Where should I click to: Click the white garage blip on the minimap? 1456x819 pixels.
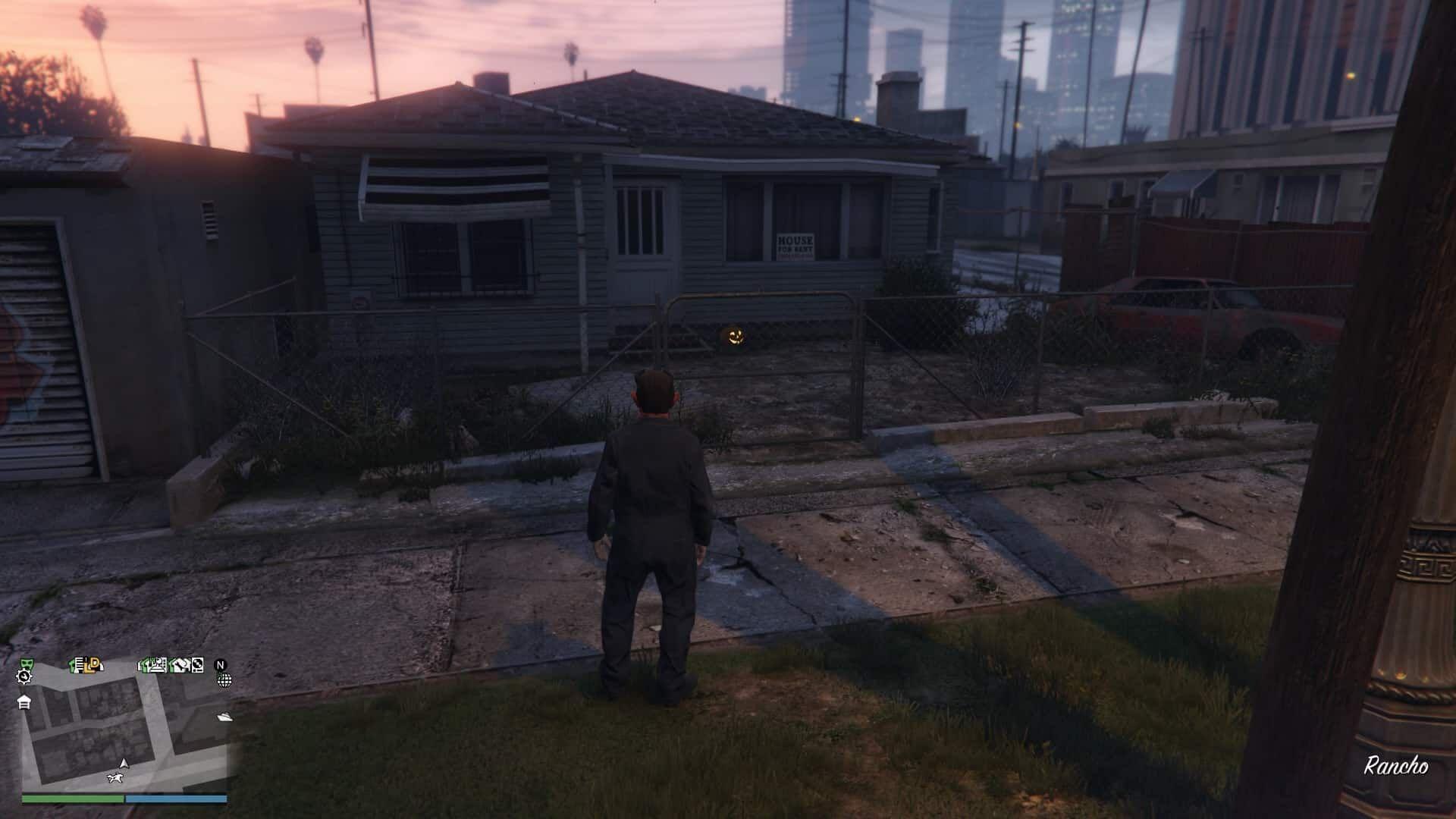(24, 701)
